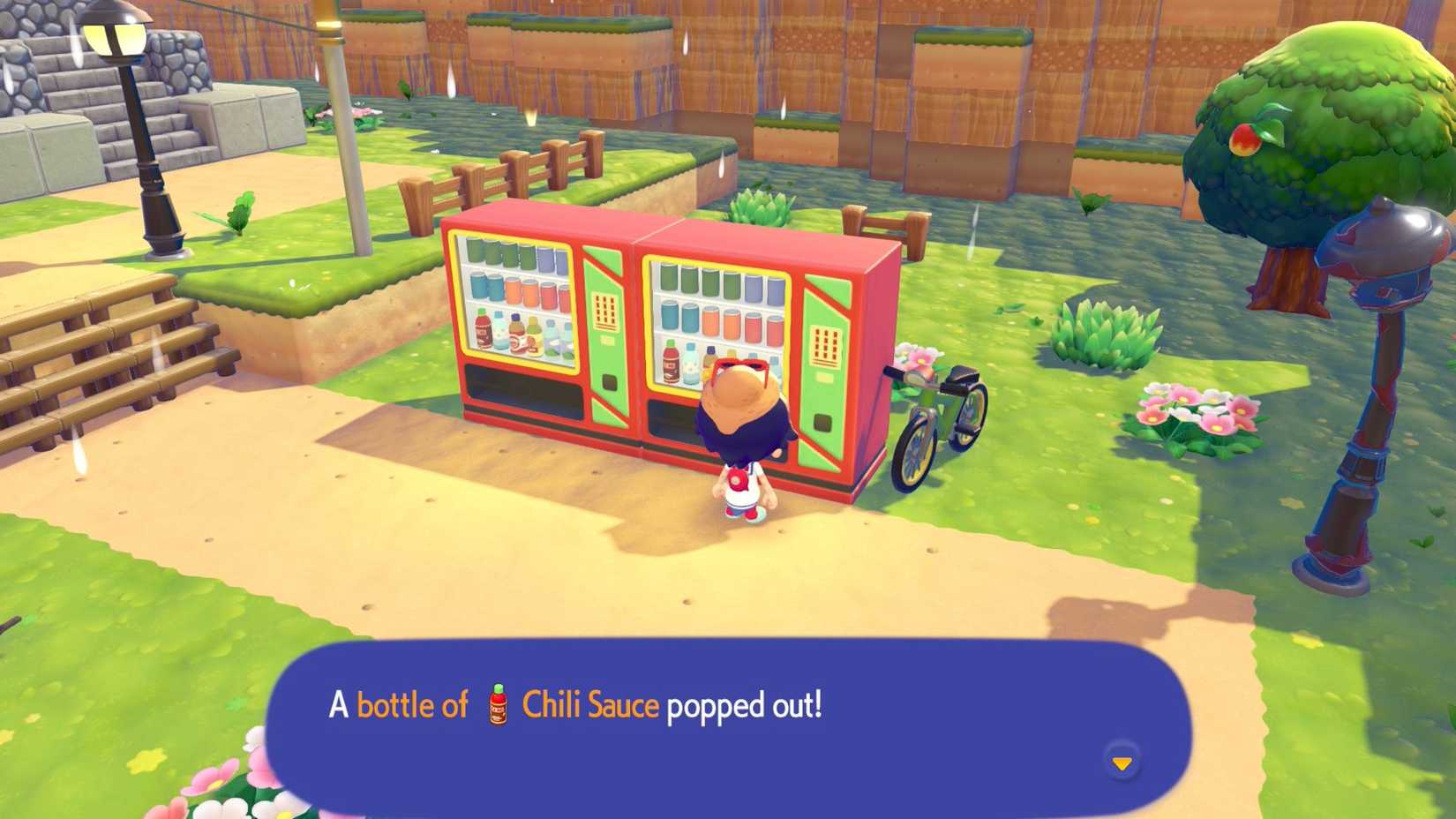Click the orange 'bottle of' text

413,704
